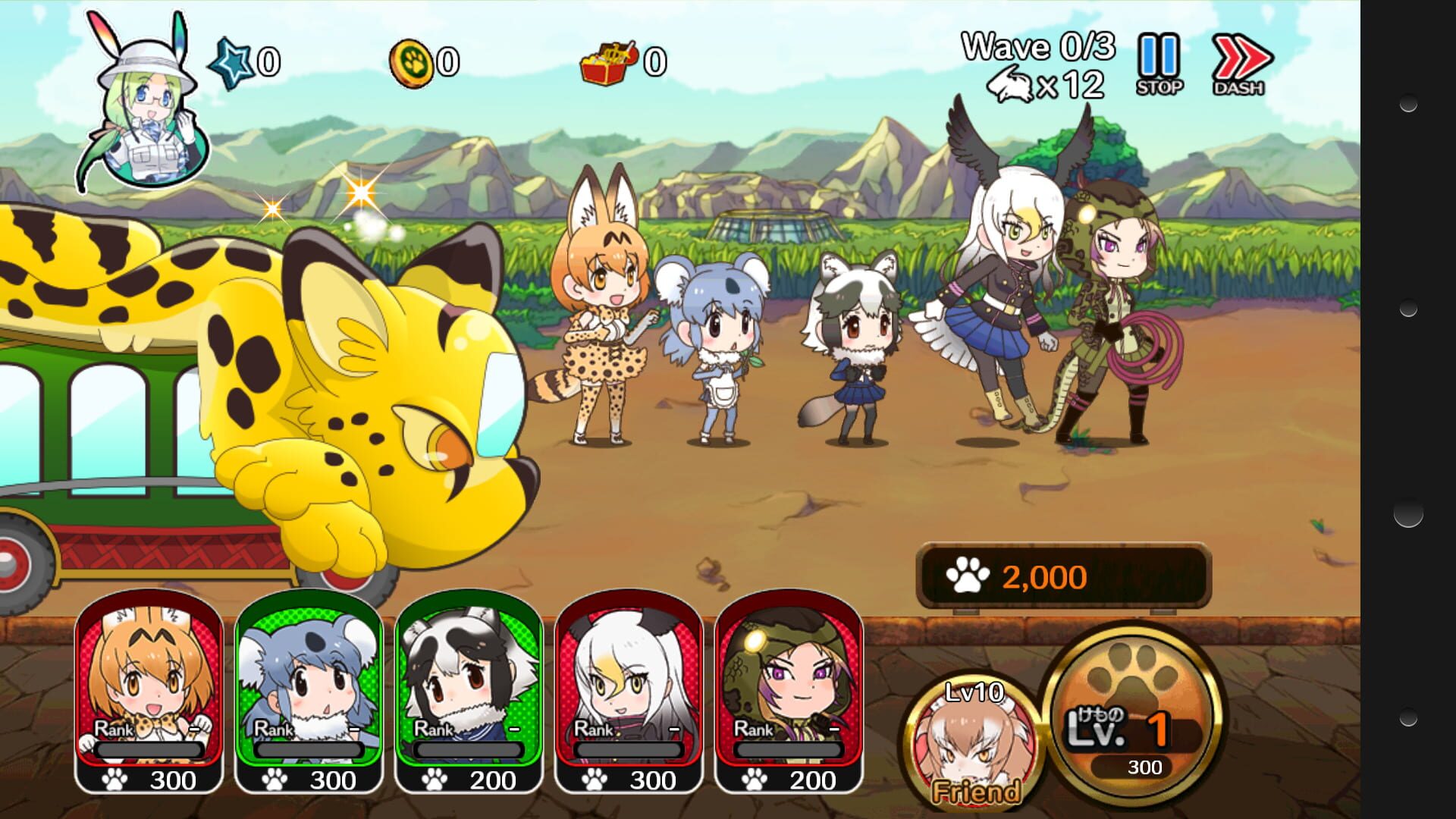Pause the battle with the STOP button
The image size is (1456, 819).
[1159, 64]
